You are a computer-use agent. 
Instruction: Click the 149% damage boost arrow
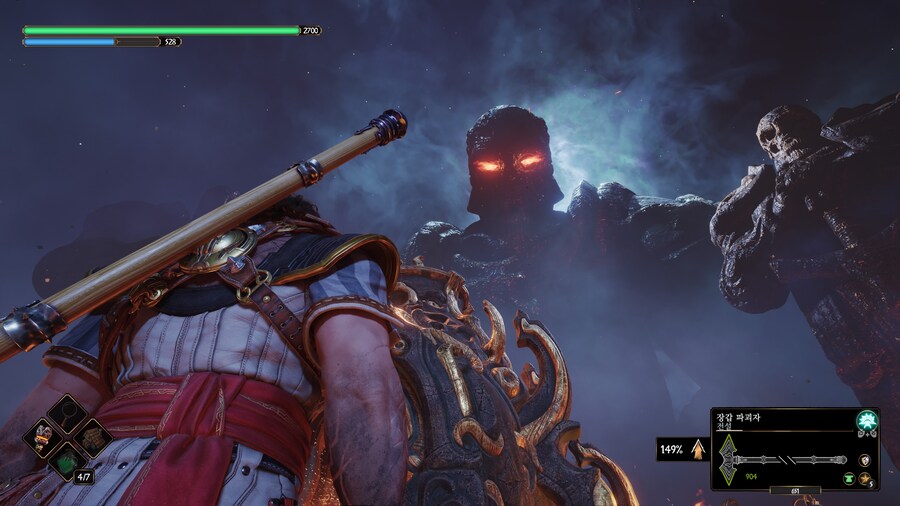click(696, 450)
